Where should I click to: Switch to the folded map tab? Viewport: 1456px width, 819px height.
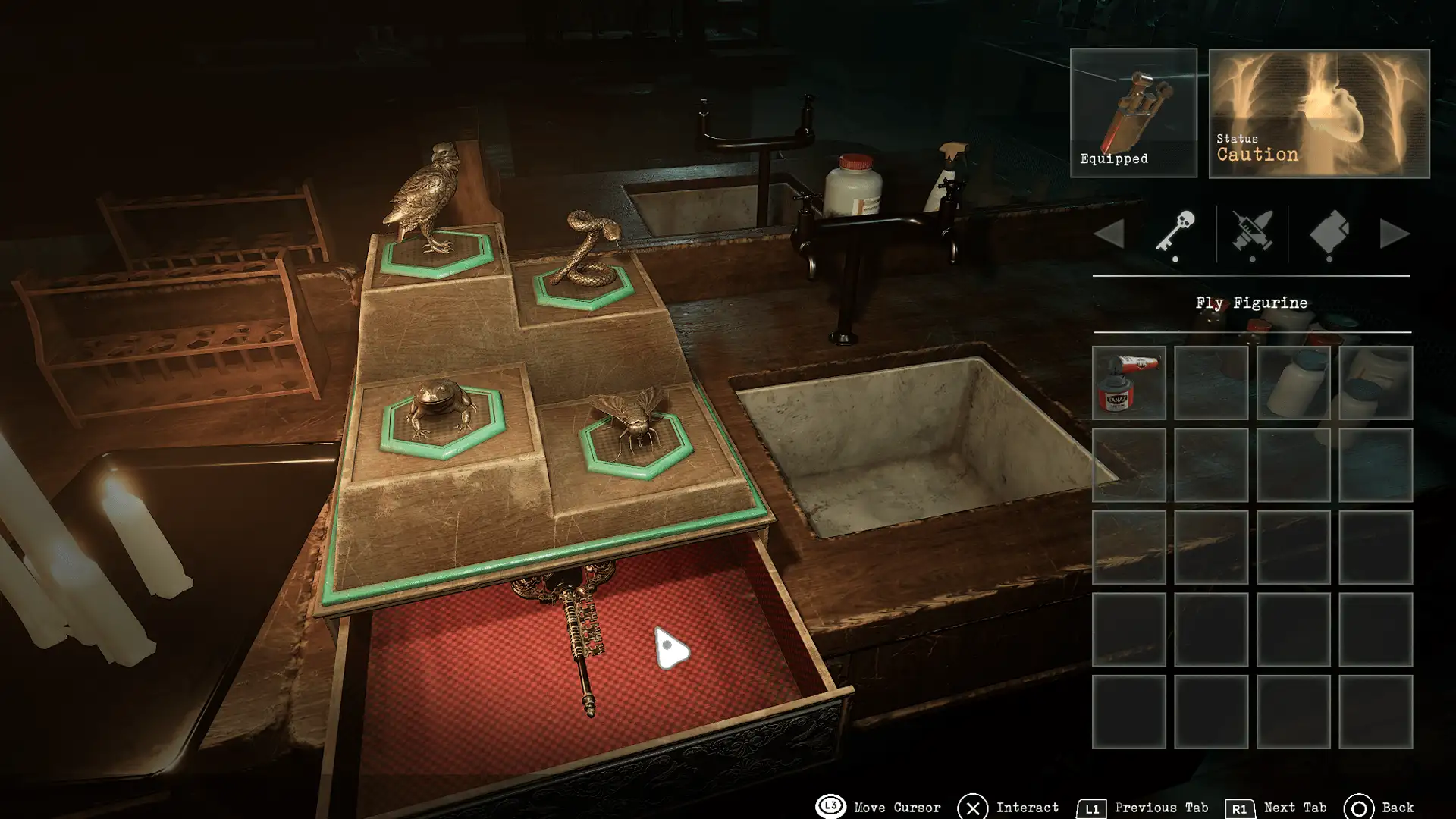tap(1329, 232)
